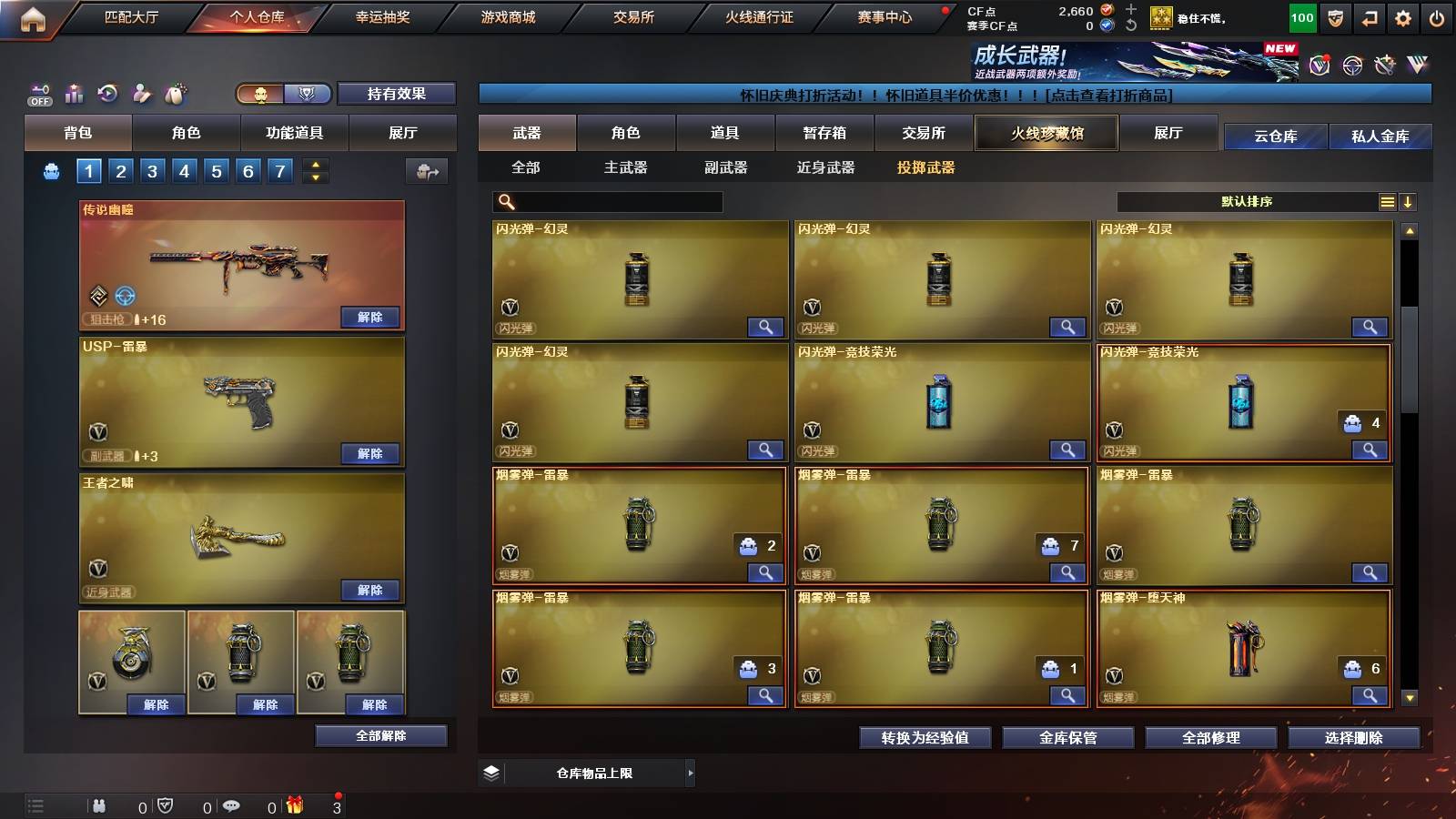This screenshot has width=1456, height=819.
Task: Click the replay history icon above 背包
Action: (108, 94)
